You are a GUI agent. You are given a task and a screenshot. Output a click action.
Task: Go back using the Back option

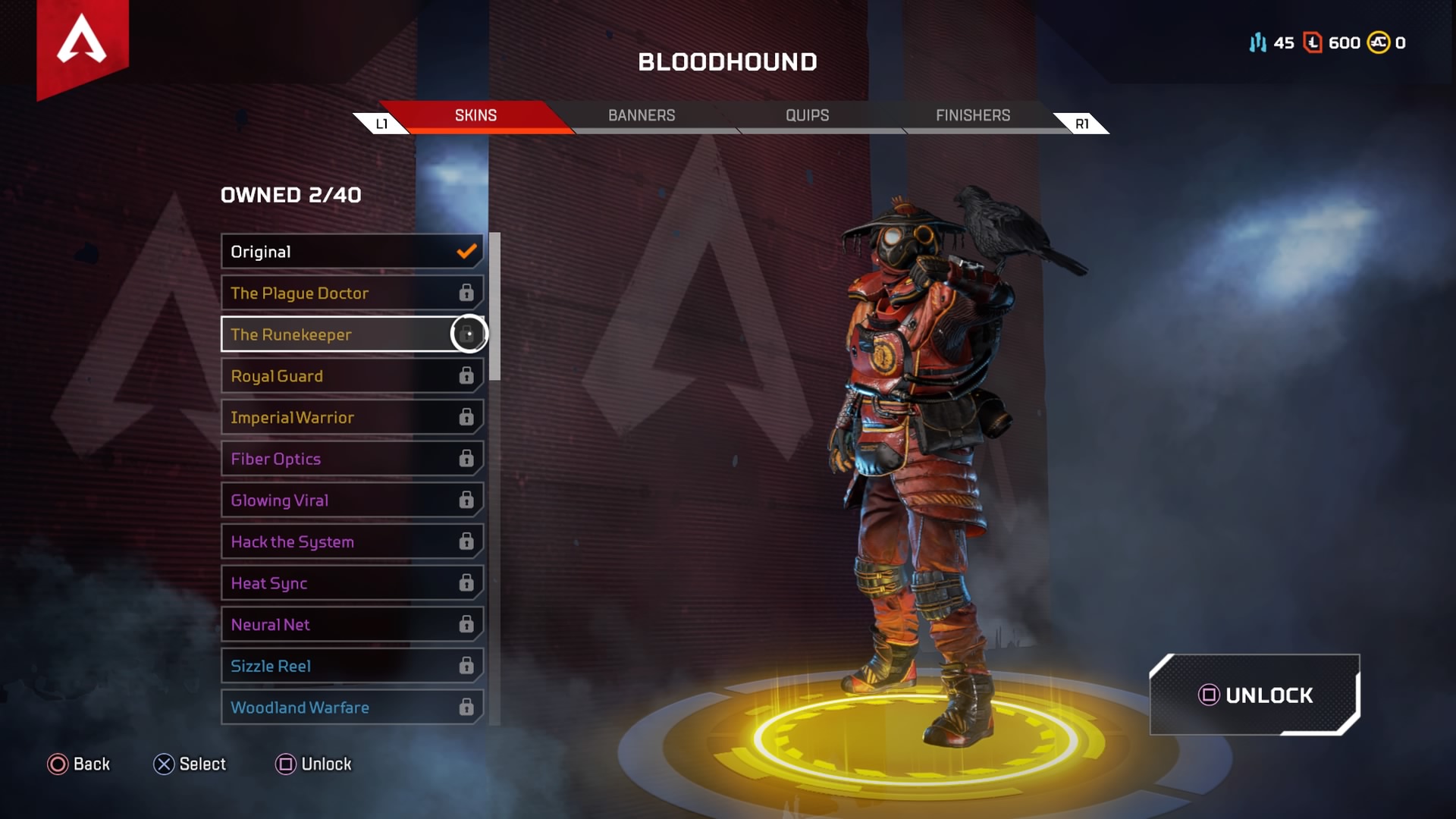(x=79, y=764)
